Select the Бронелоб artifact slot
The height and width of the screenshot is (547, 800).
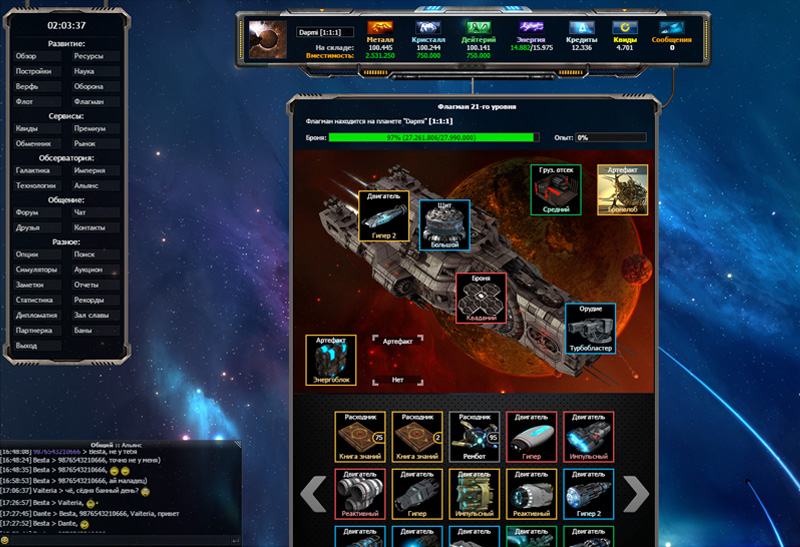coord(622,190)
